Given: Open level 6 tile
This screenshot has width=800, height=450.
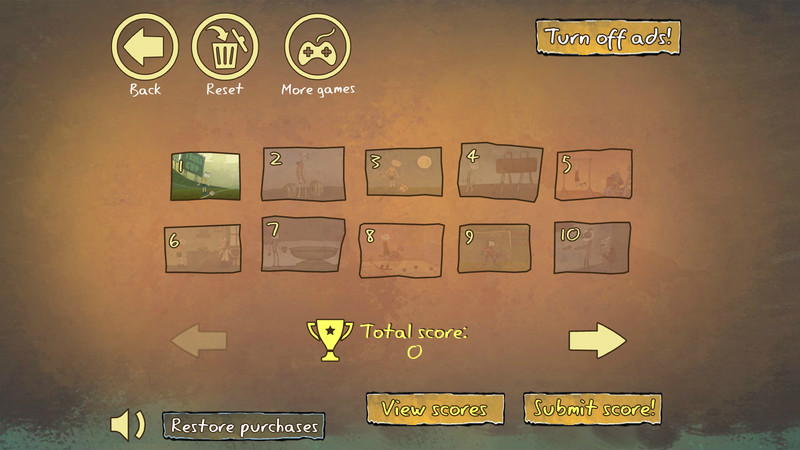Looking at the screenshot, I should tap(203, 249).
